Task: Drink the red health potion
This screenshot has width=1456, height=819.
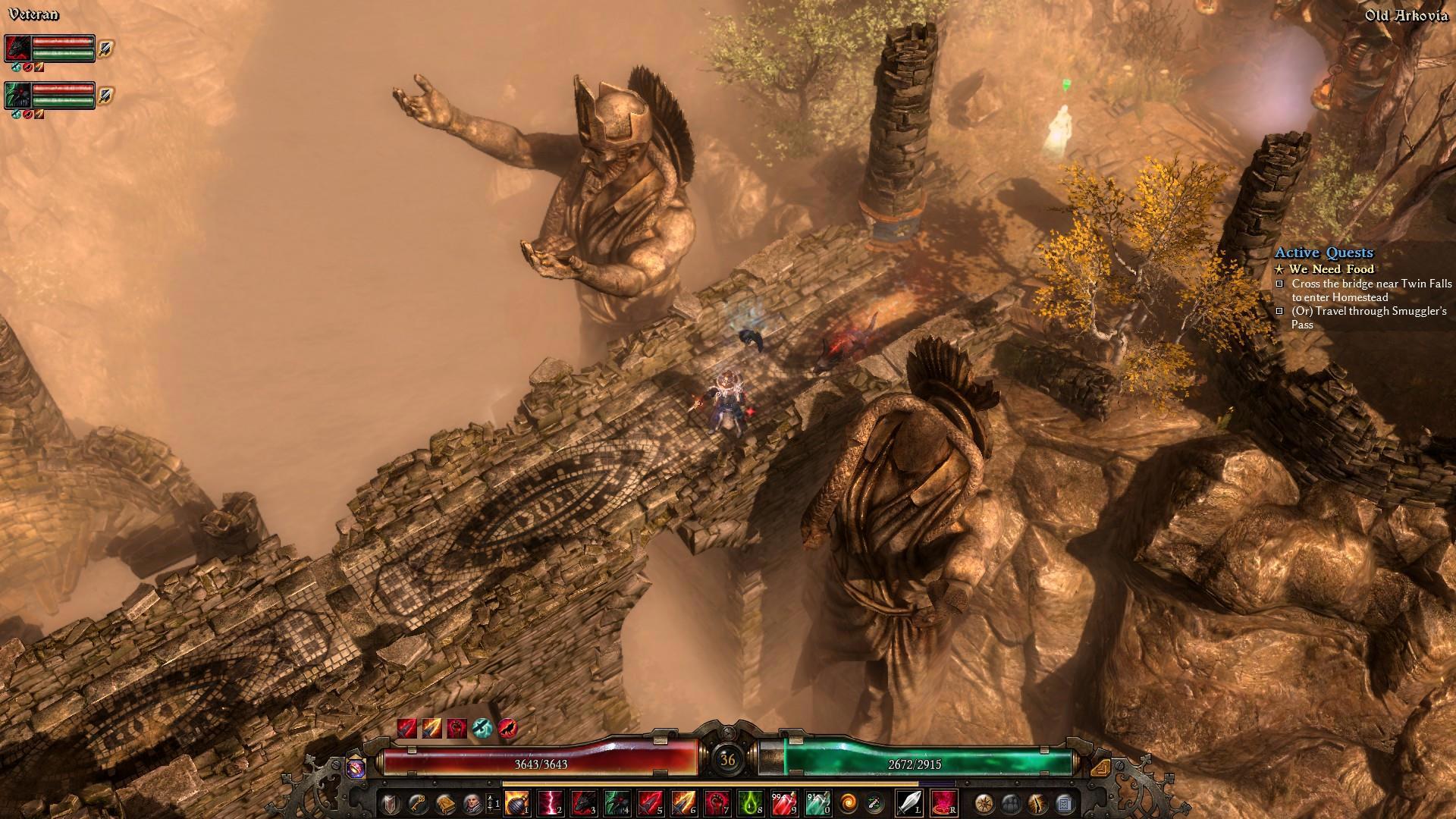Action: tap(783, 802)
